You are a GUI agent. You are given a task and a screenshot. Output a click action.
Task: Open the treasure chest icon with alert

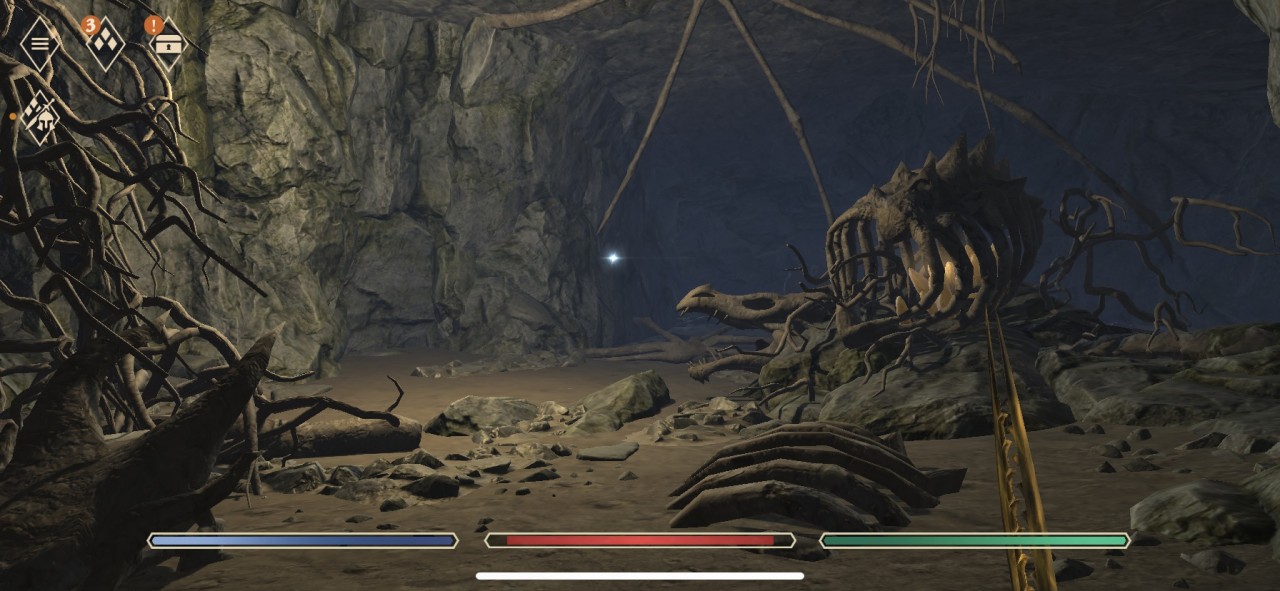167,43
